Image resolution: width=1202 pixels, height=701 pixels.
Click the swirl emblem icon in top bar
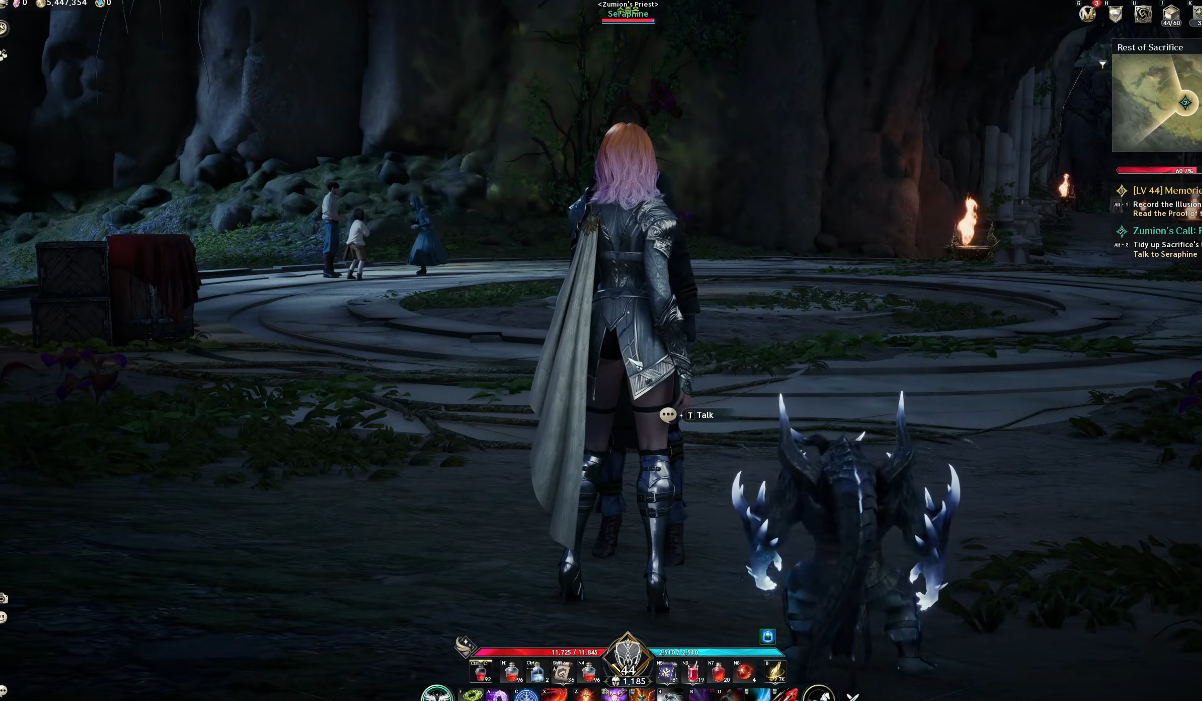click(1143, 14)
